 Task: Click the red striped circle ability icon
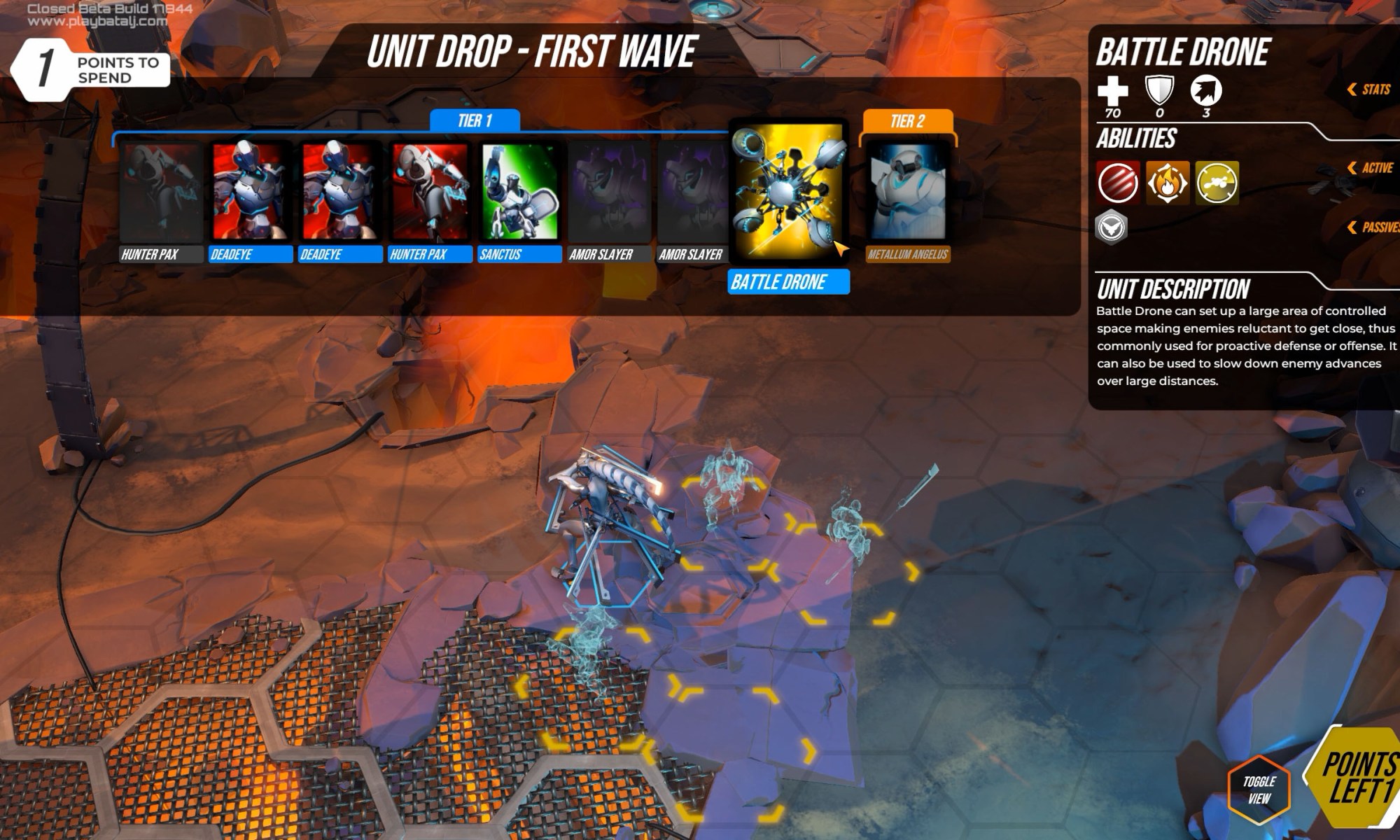(1118, 183)
